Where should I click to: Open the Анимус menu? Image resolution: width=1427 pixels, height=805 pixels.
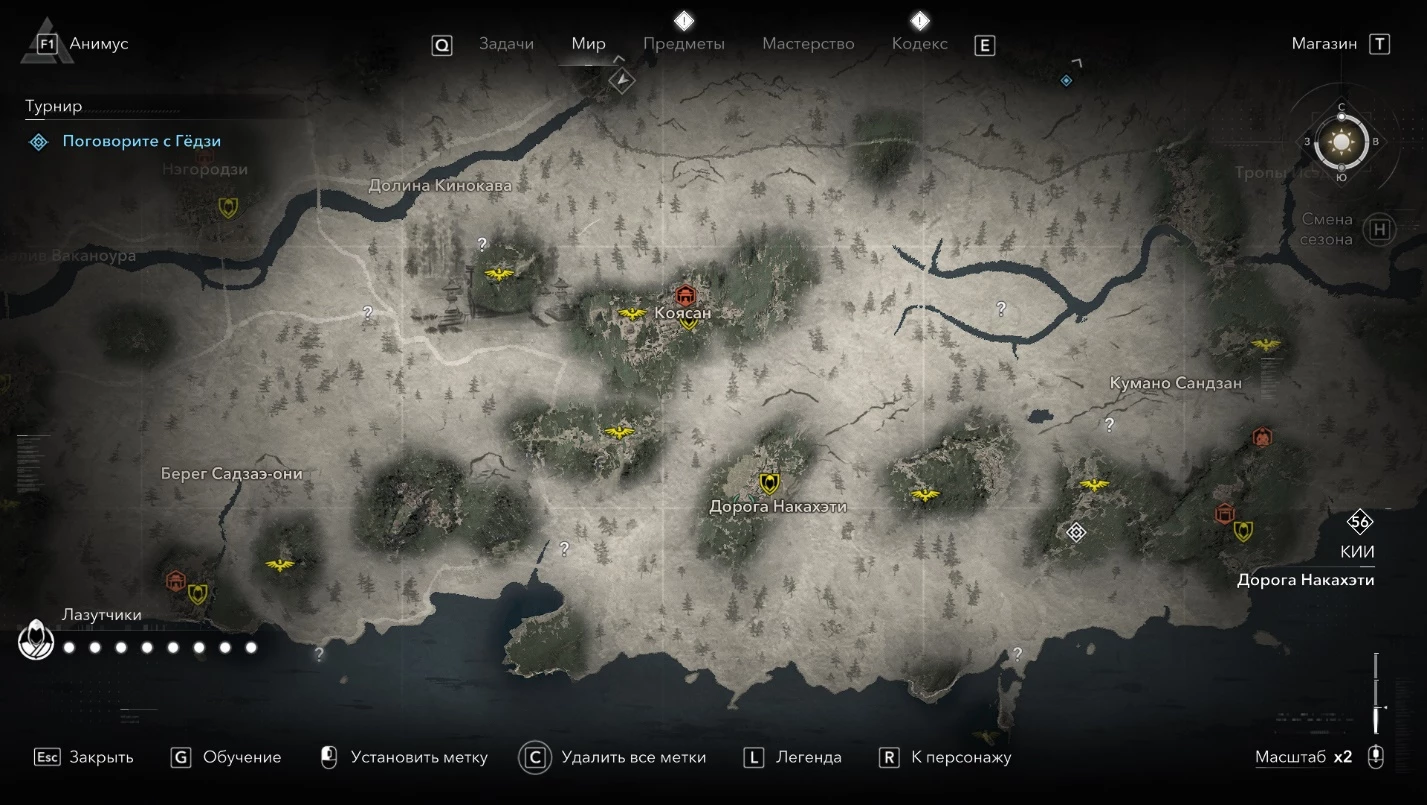98,44
